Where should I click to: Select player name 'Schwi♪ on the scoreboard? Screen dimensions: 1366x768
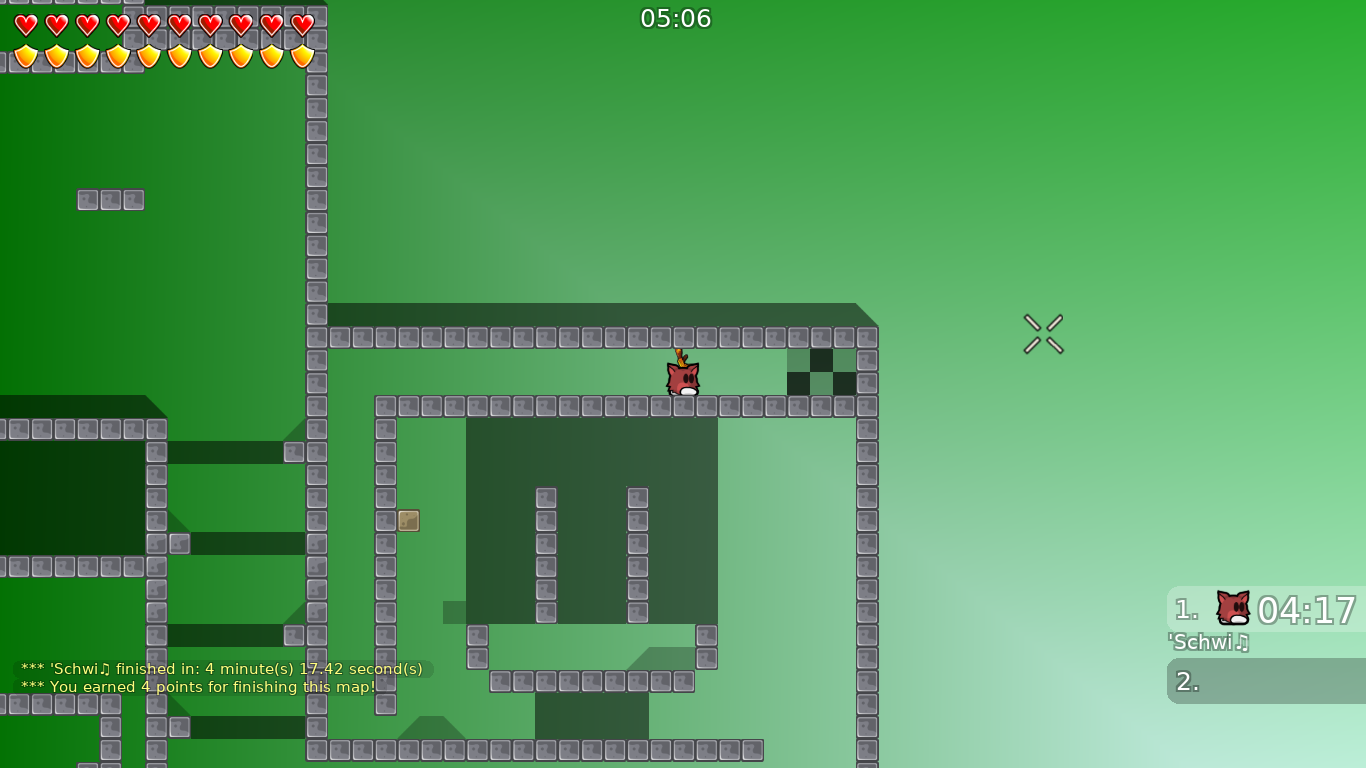click(1209, 643)
